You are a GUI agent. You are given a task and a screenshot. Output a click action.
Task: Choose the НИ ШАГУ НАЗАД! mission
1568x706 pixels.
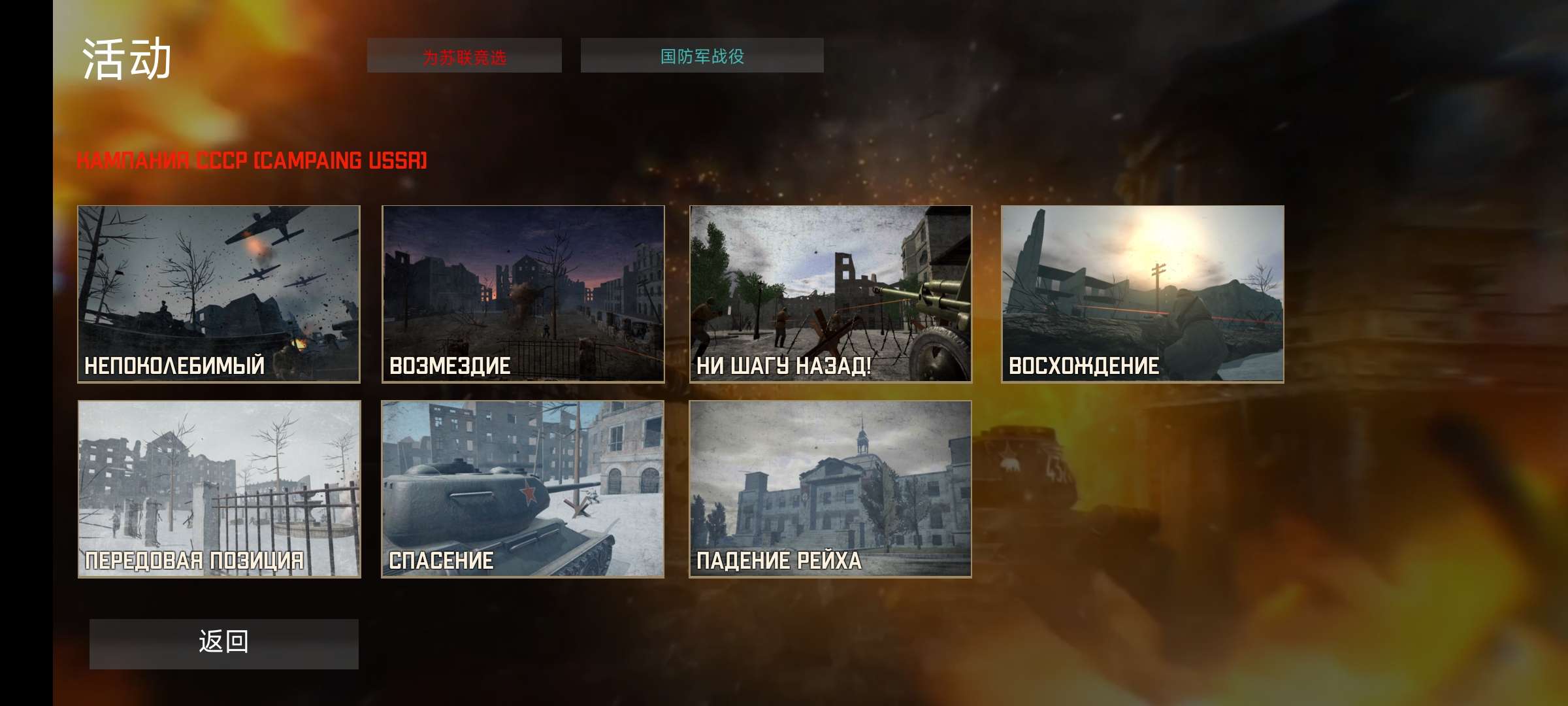830,294
